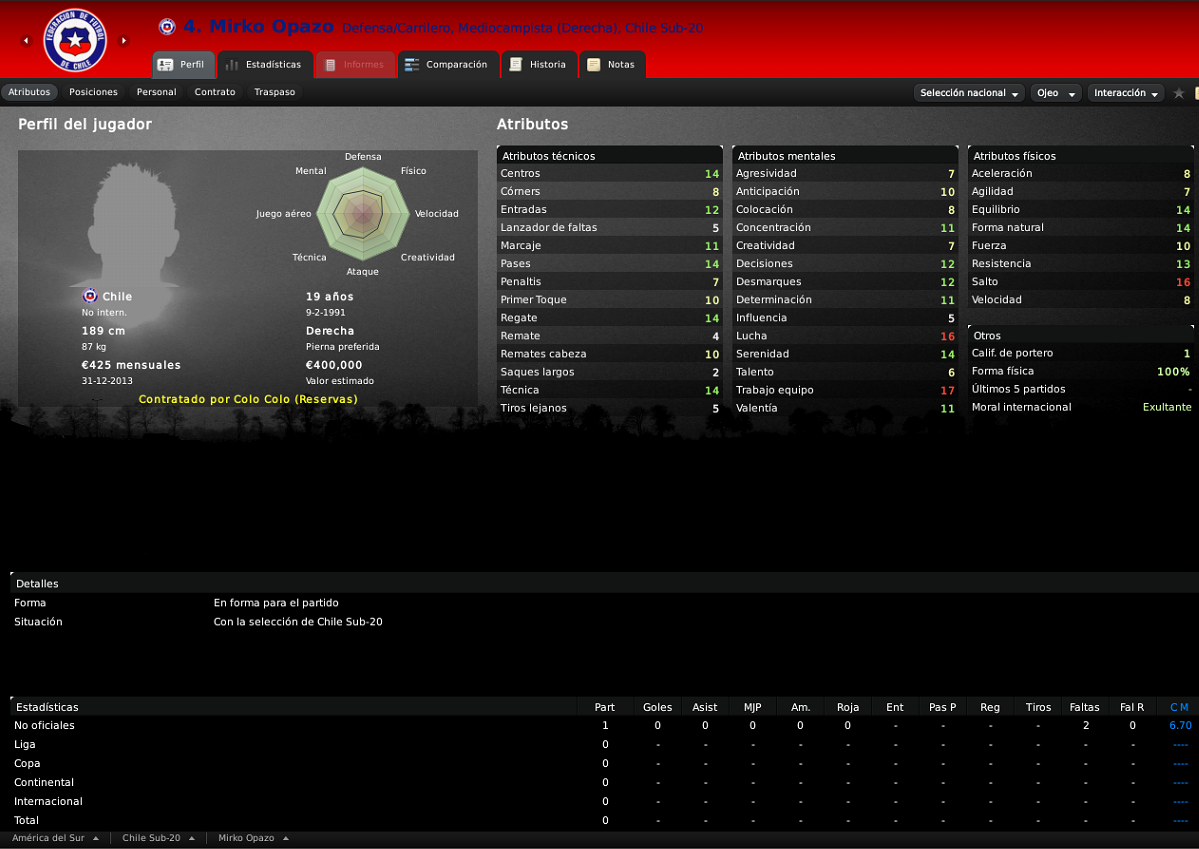Open the Estadísticas tab
The width and height of the screenshot is (1199, 849).
point(265,65)
